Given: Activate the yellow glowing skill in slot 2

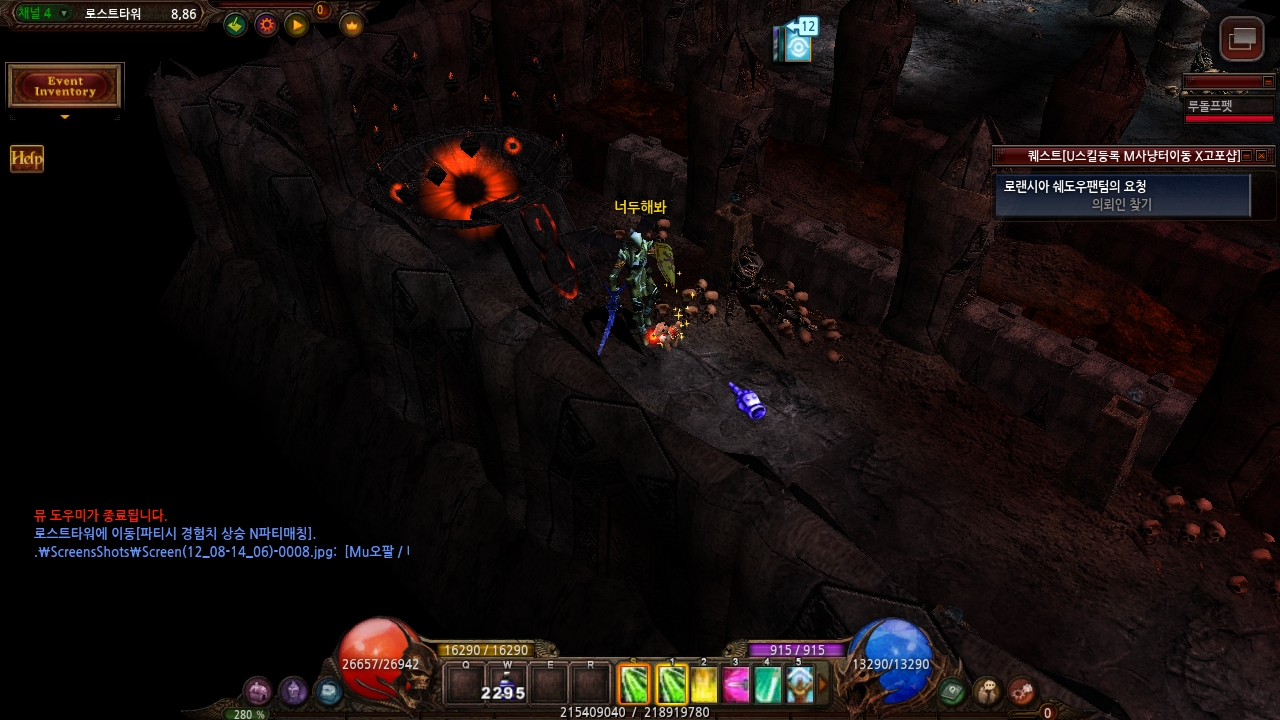Looking at the screenshot, I should (704, 685).
